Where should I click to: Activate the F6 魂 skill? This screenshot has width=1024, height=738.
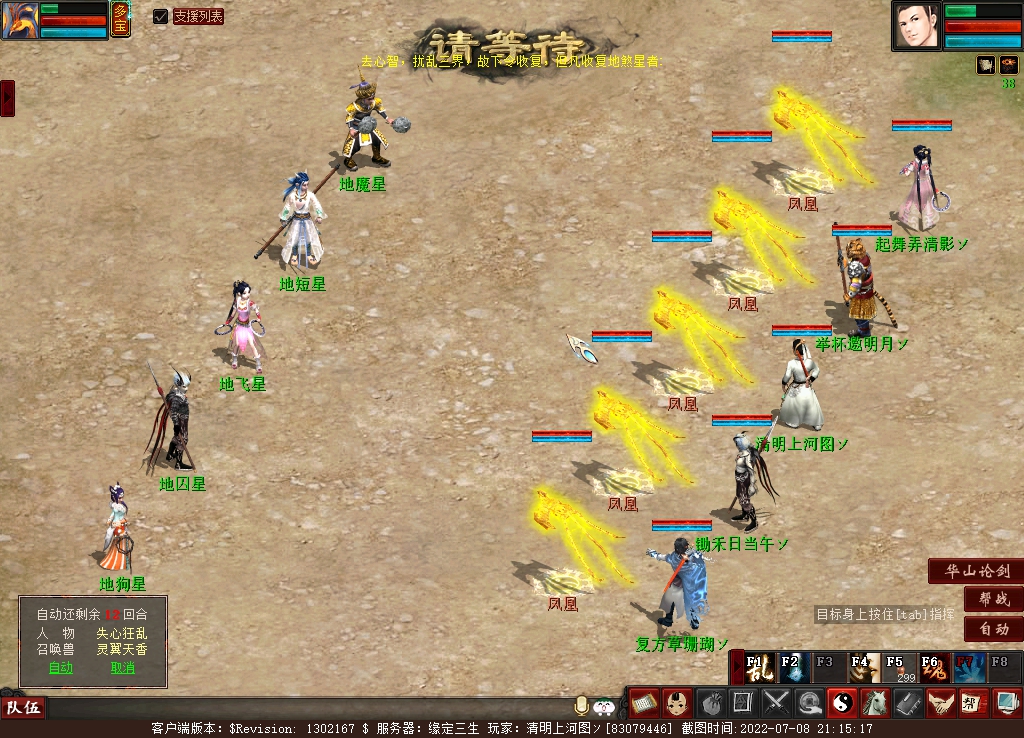[x=933, y=667]
